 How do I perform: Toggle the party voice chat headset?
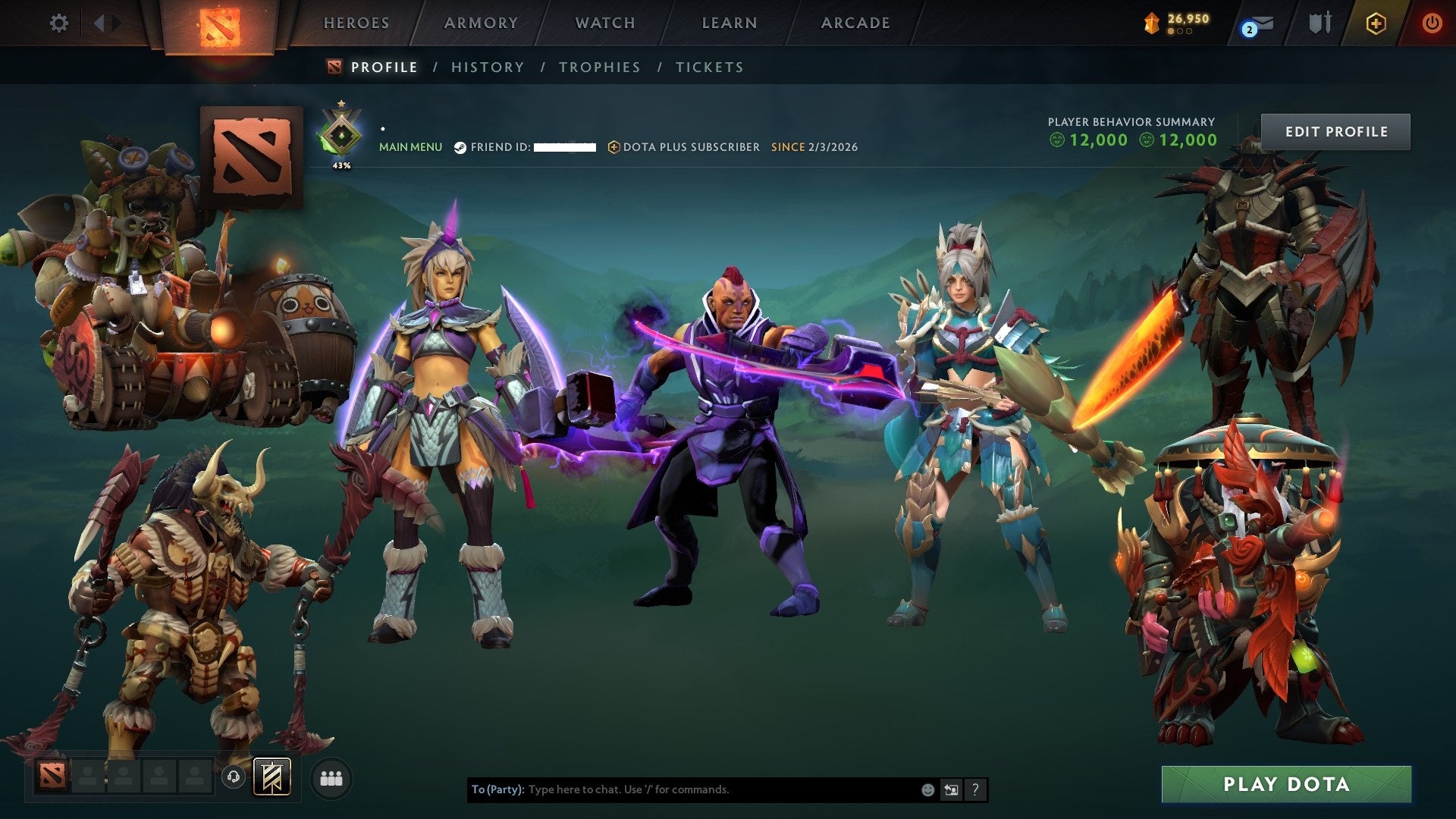235,777
